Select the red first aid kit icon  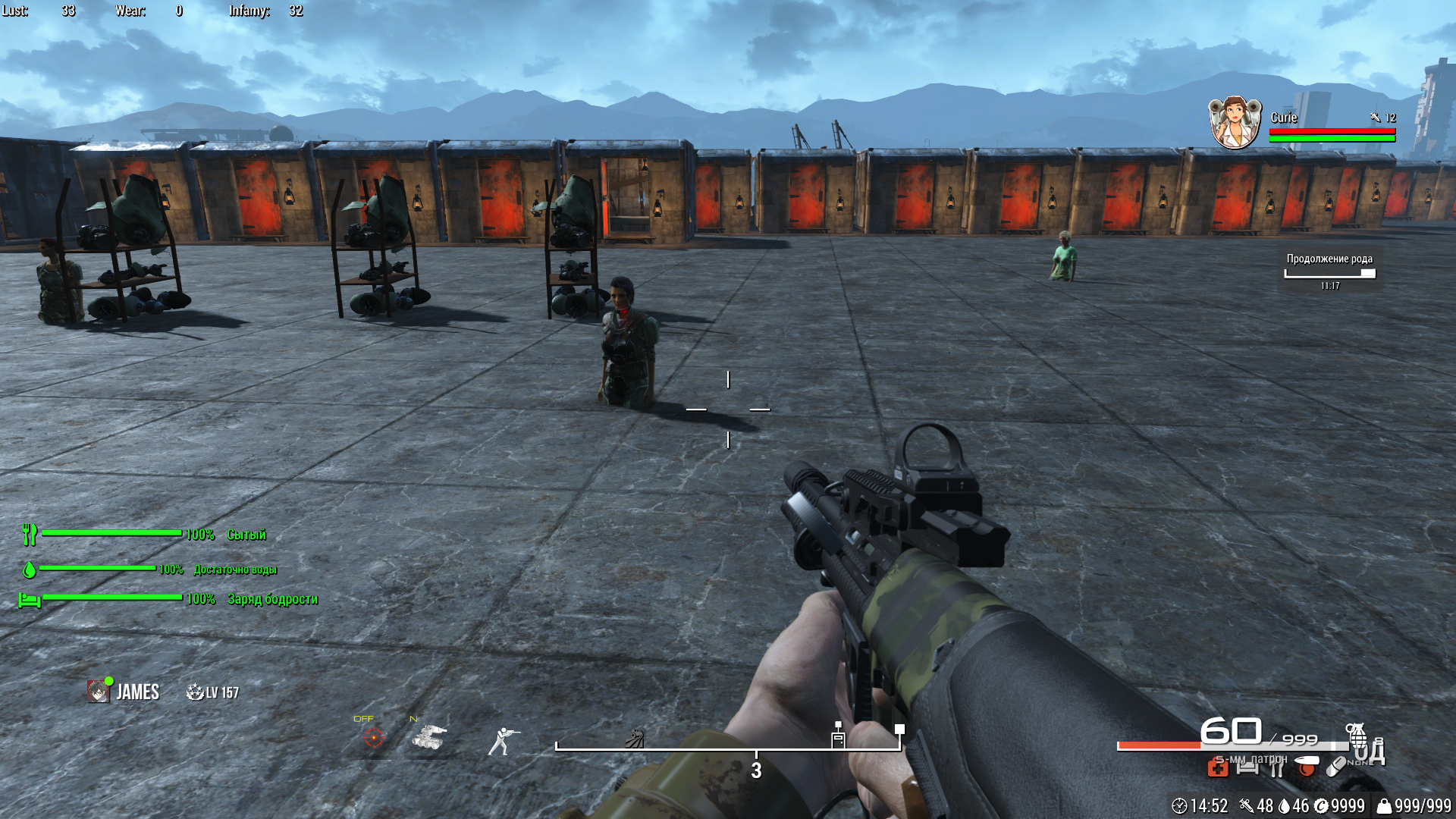click(x=1218, y=768)
